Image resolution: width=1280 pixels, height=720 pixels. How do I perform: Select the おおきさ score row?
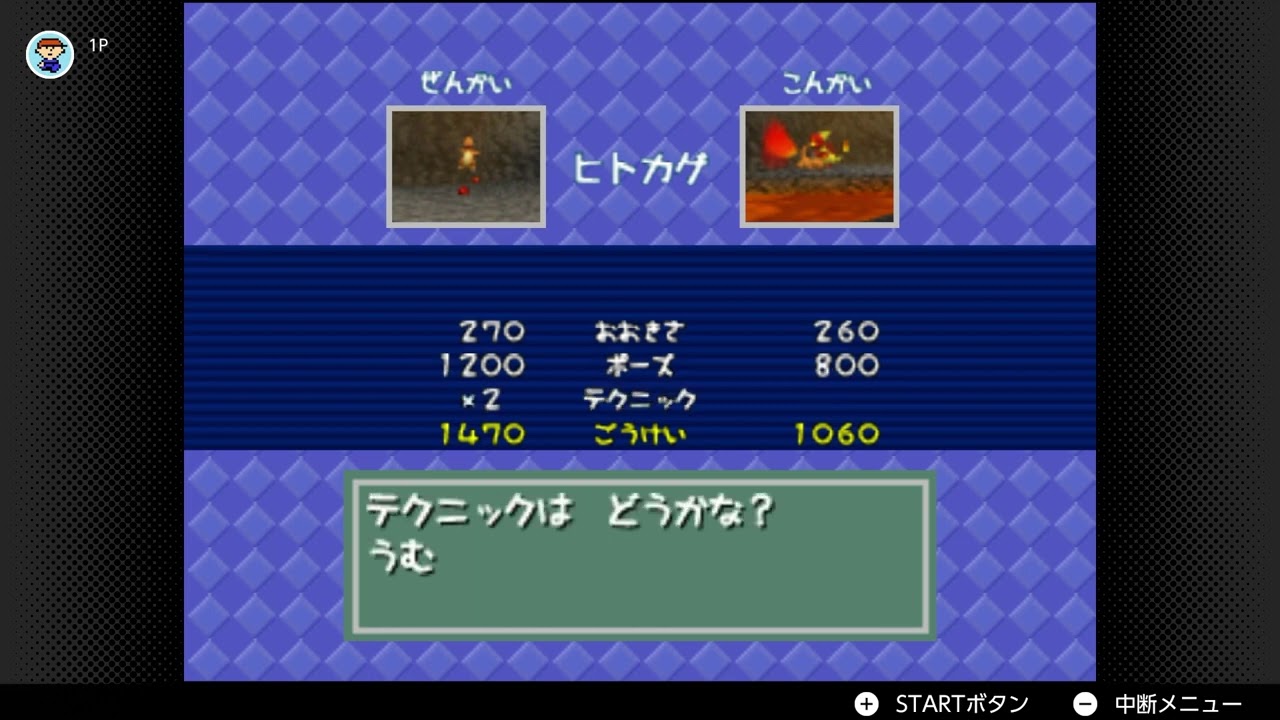640,331
